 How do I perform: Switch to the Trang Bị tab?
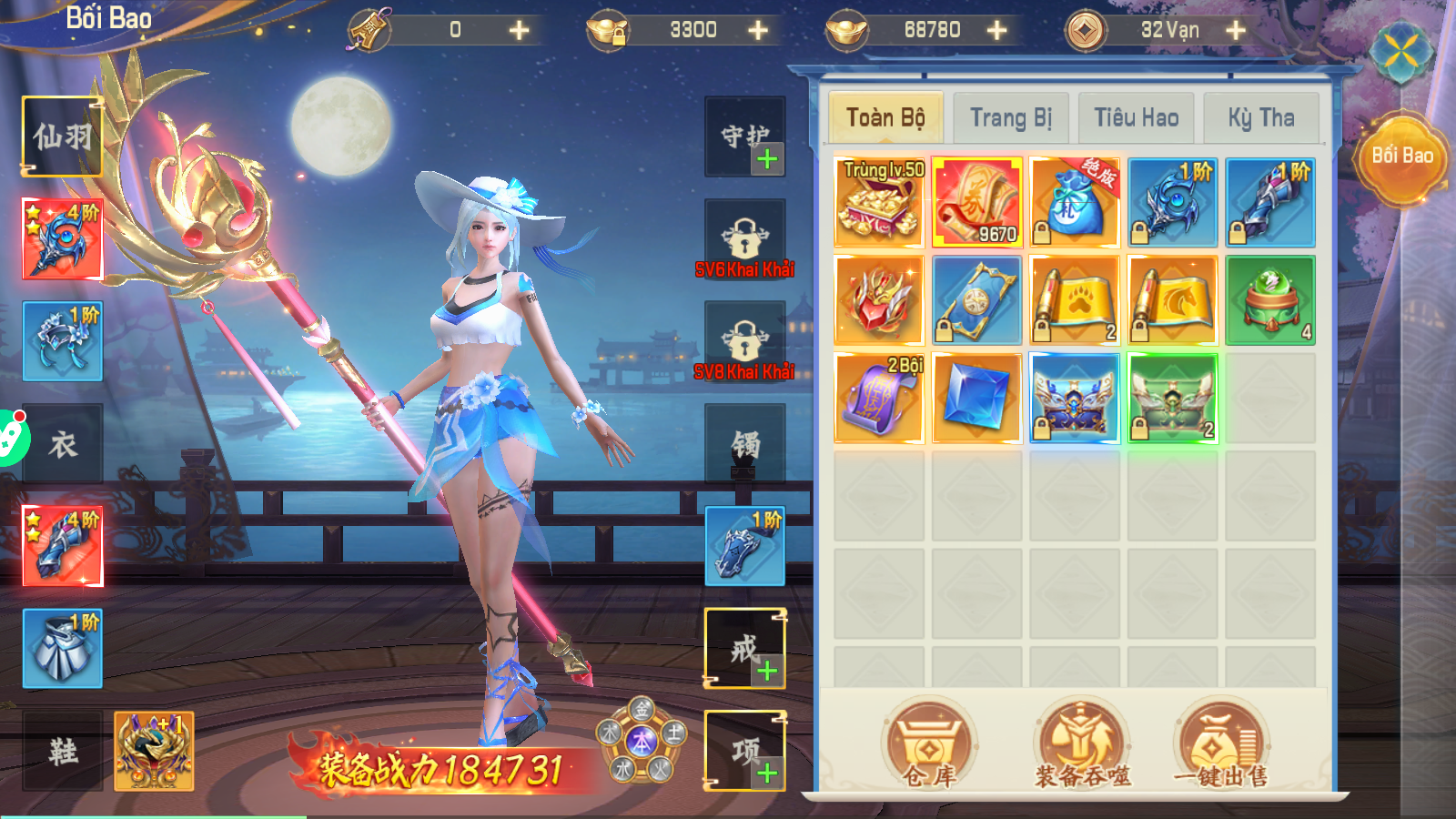click(1010, 118)
